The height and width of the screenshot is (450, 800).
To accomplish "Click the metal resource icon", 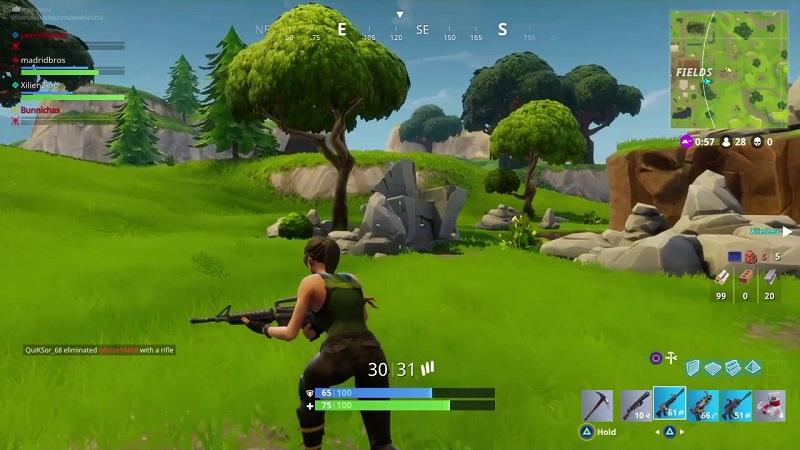I will 769,277.
